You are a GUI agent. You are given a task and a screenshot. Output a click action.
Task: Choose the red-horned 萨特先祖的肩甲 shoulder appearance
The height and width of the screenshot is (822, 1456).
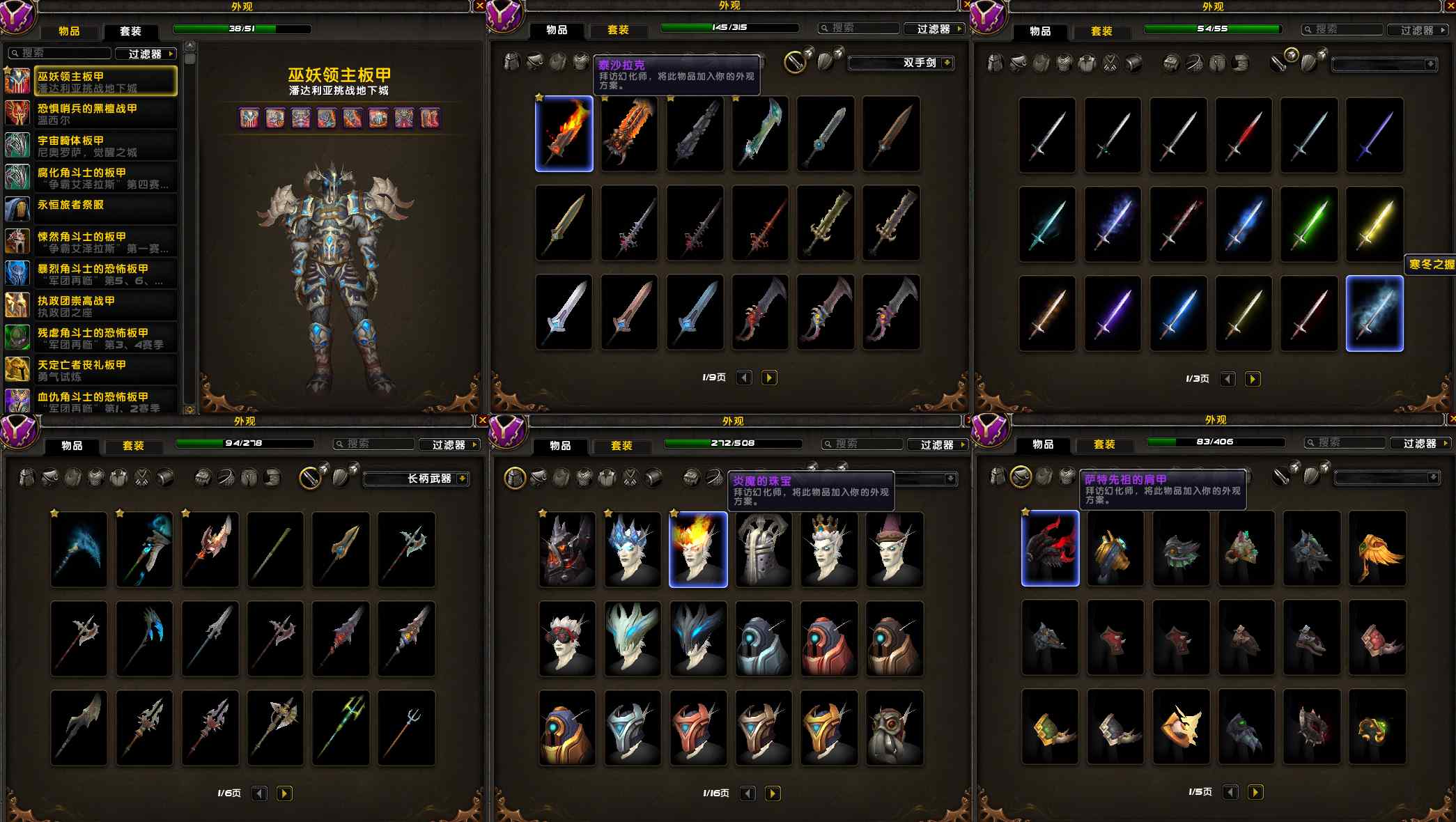[1050, 548]
